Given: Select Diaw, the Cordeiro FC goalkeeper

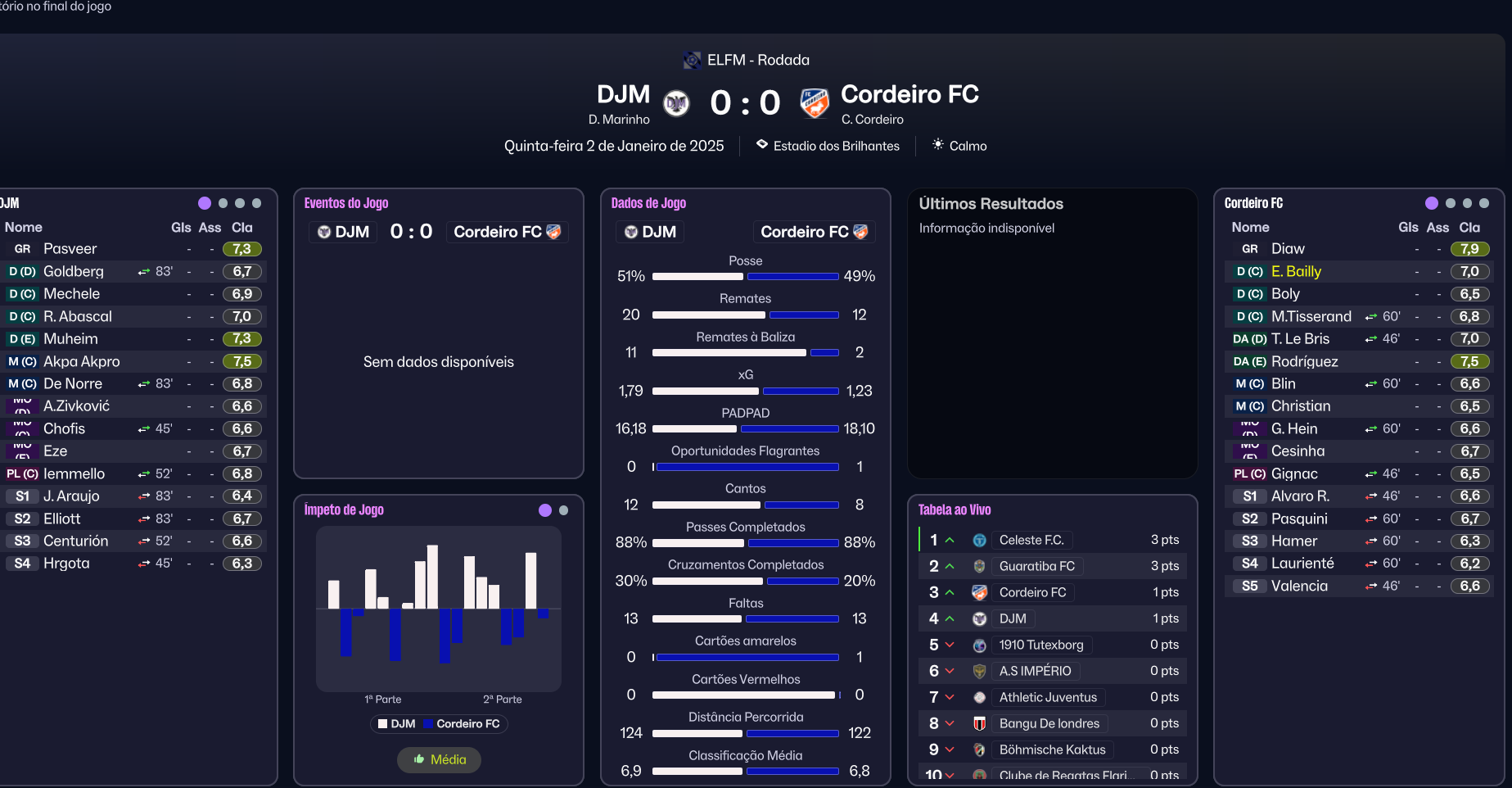Looking at the screenshot, I should 1288,249.
